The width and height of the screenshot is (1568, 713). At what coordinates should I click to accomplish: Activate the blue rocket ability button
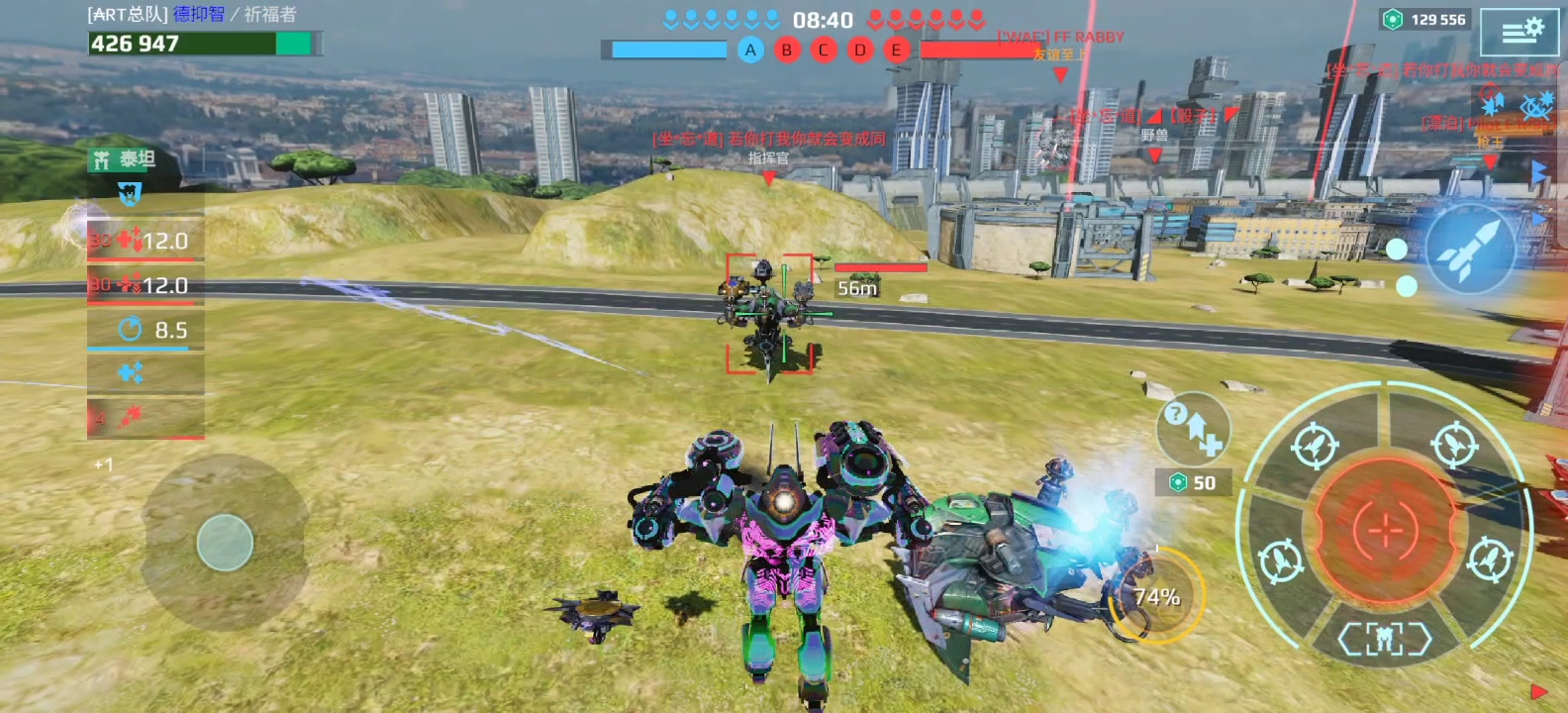(1470, 250)
